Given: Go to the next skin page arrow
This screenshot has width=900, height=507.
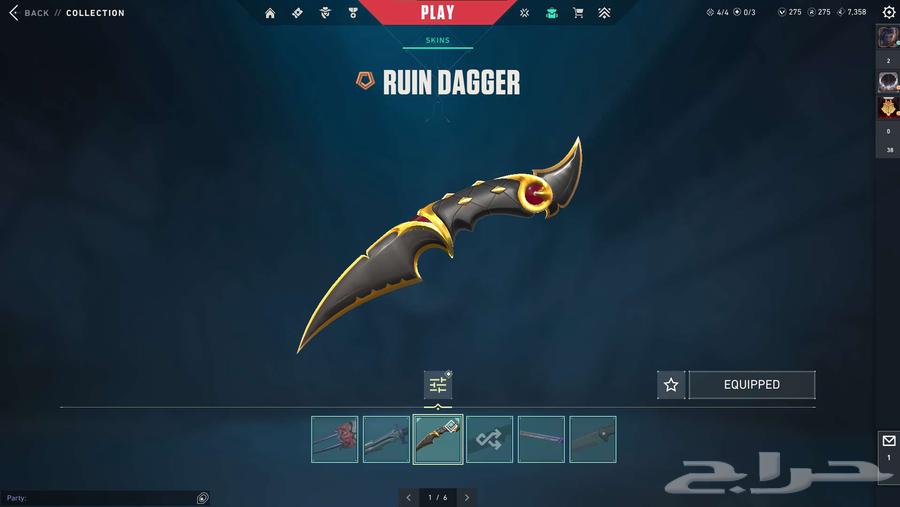Looking at the screenshot, I should point(466,497).
